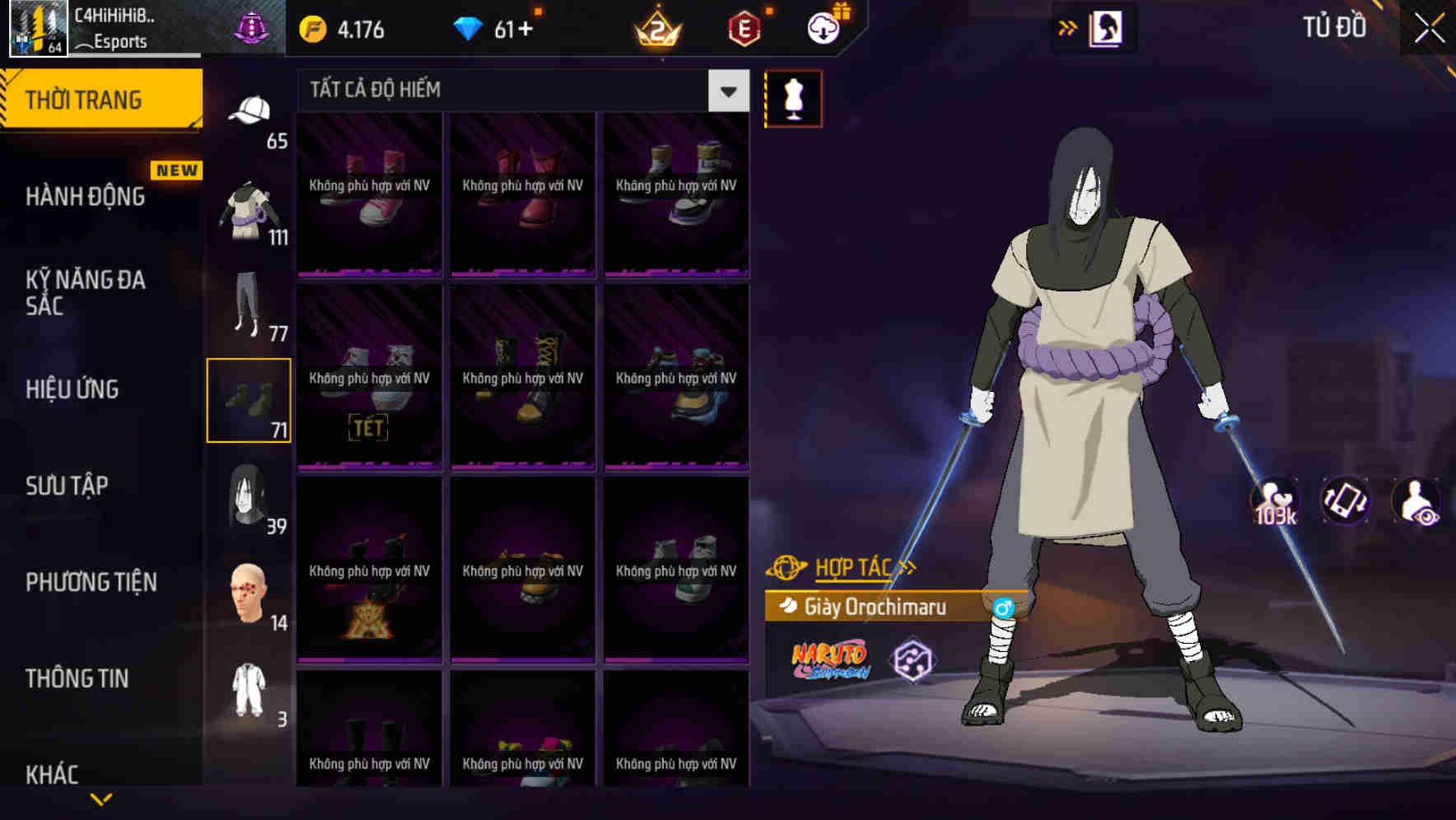Collapse the left sidebar via bottom chevron
This screenshot has width=1456, height=820.
[x=100, y=799]
